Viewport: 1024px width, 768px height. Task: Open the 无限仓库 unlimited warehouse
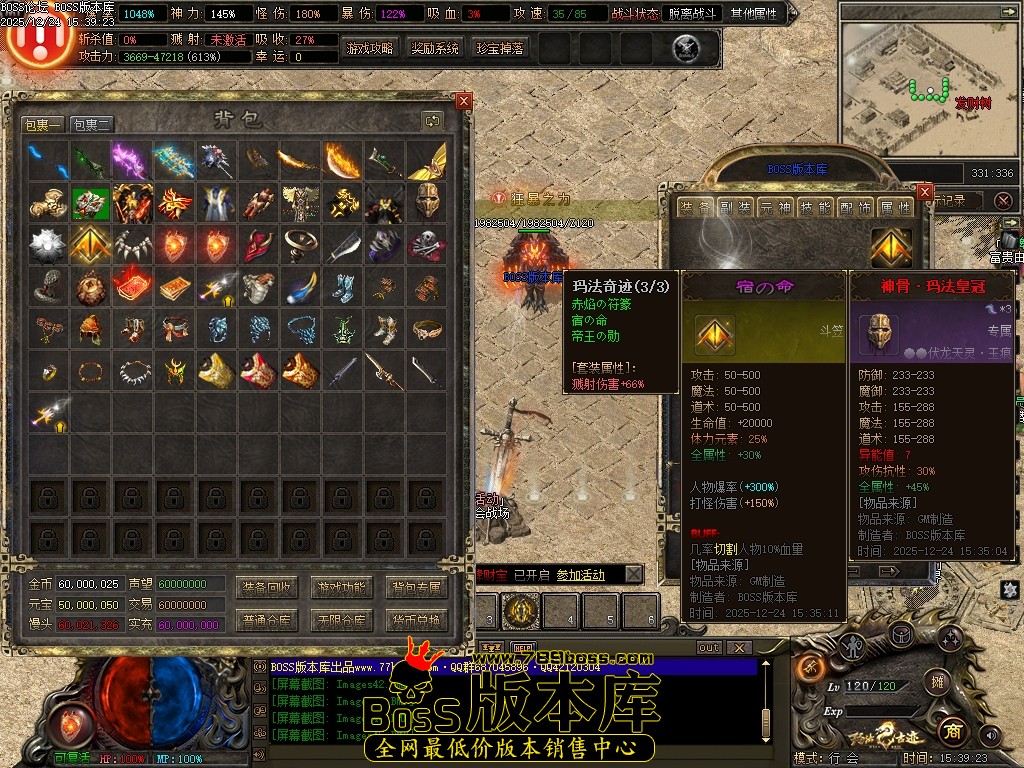[340, 621]
